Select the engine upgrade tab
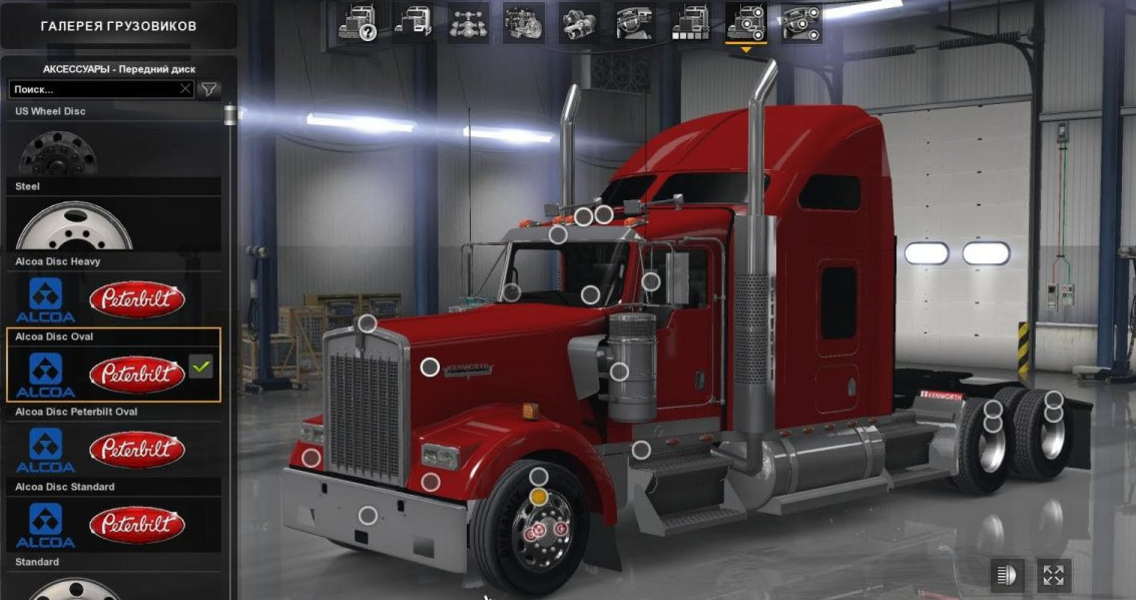Viewport: 1136px width, 600px height. point(523,22)
